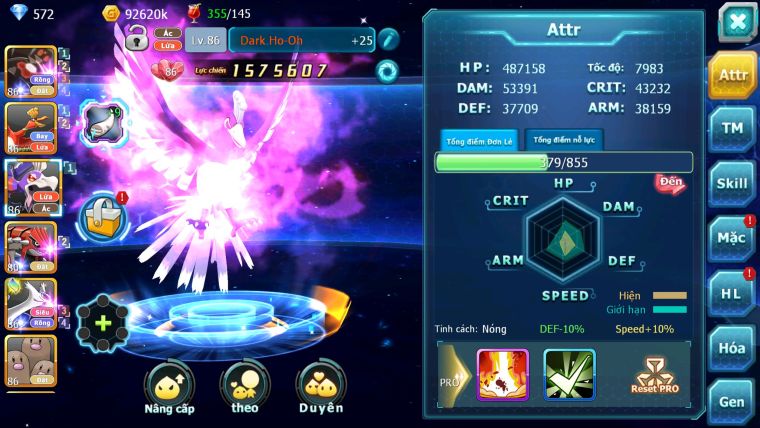The width and height of the screenshot is (760, 428).
Task: Add an item with the green plus slot
Action: [x=102, y=322]
